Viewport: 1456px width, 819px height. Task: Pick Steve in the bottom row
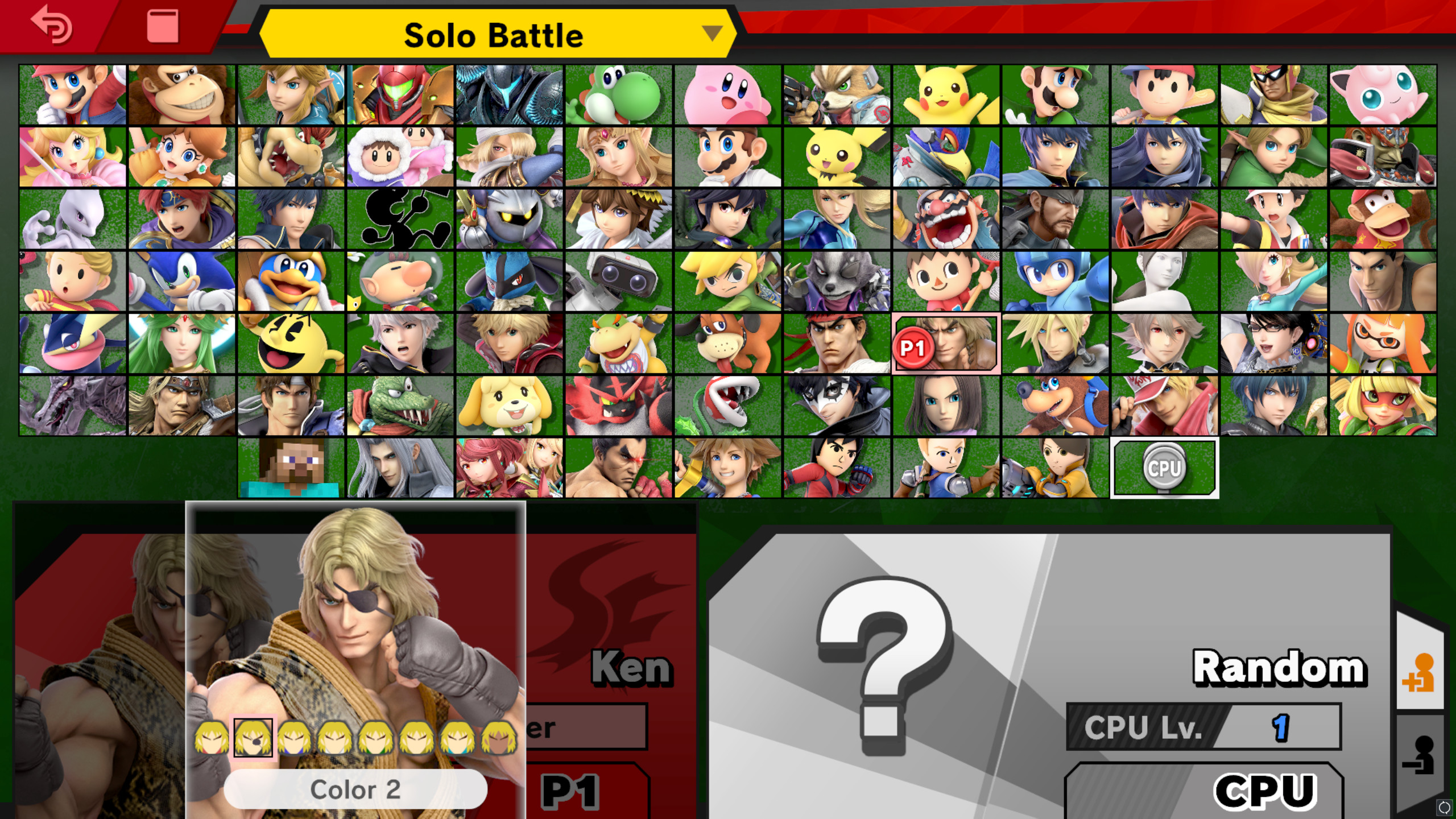tap(290, 468)
